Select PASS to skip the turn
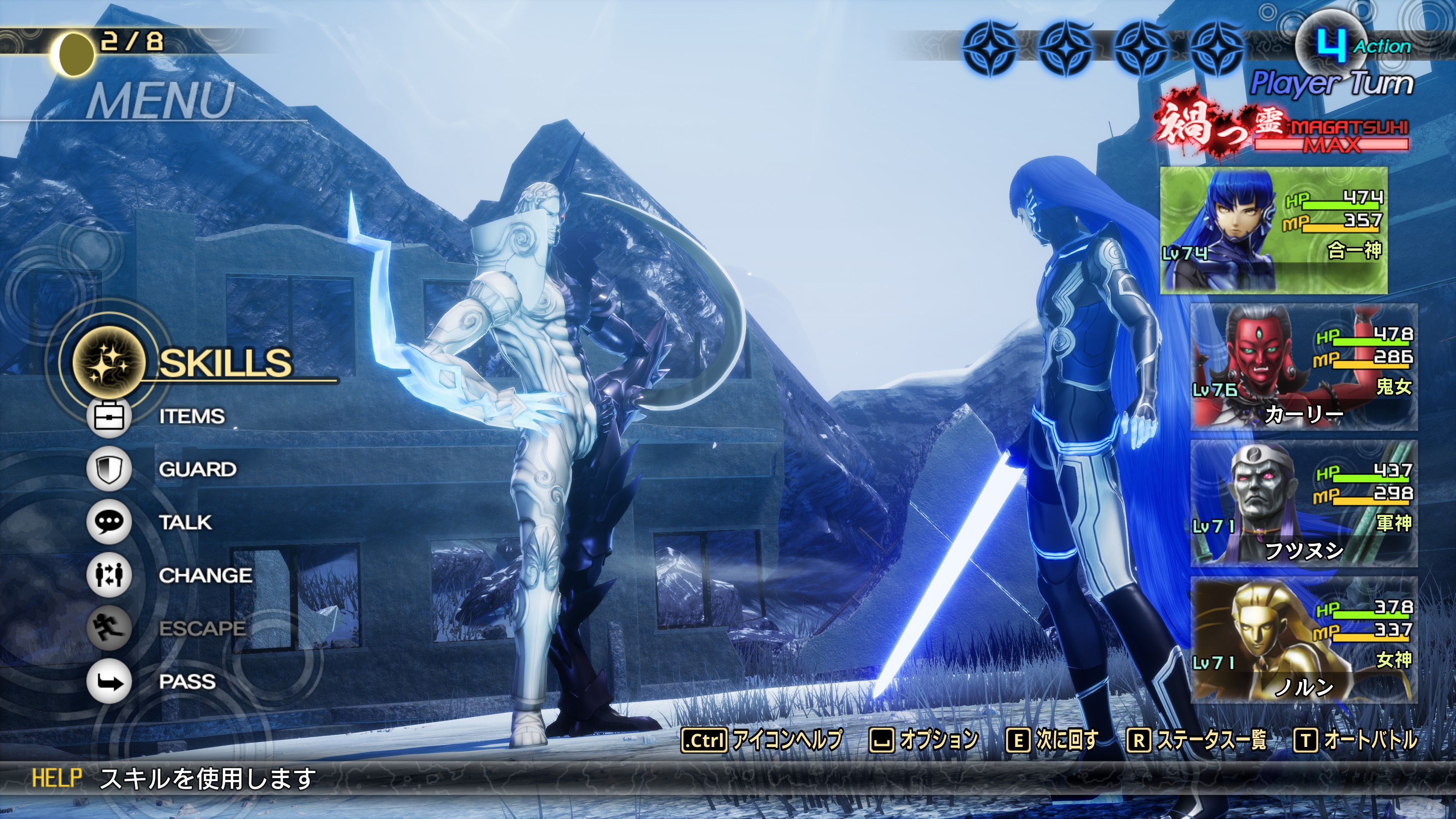Screen dimensions: 1456x819 [187, 682]
